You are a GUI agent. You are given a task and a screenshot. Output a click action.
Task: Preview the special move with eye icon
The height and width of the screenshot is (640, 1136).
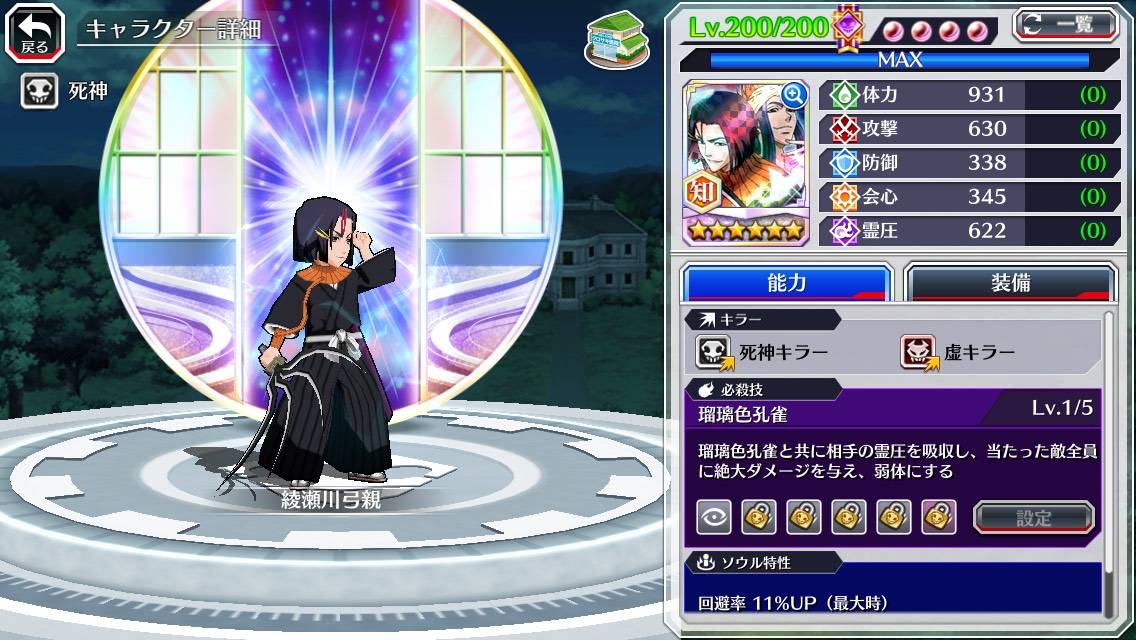tap(713, 517)
